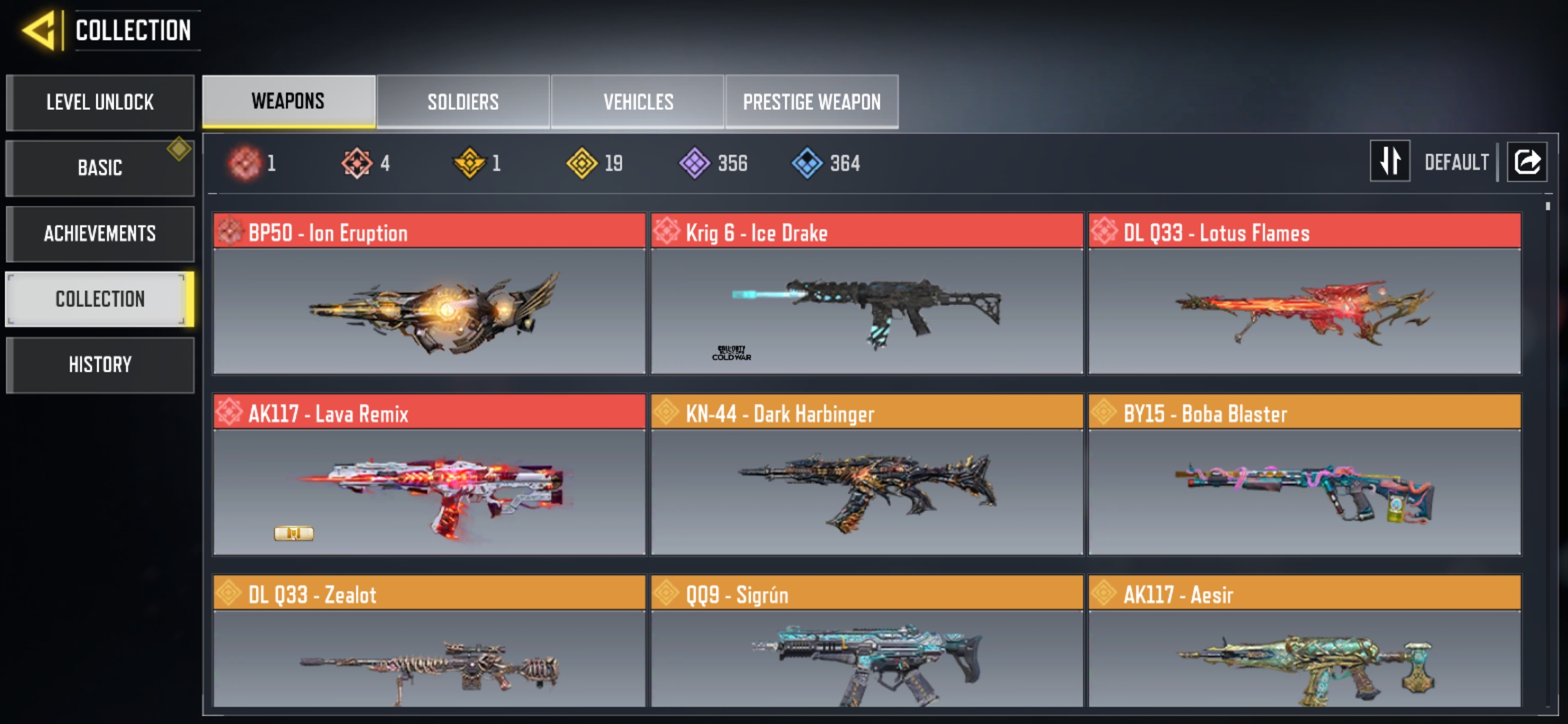
Task: Go back using the yellow arrow
Action: click(x=39, y=30)
